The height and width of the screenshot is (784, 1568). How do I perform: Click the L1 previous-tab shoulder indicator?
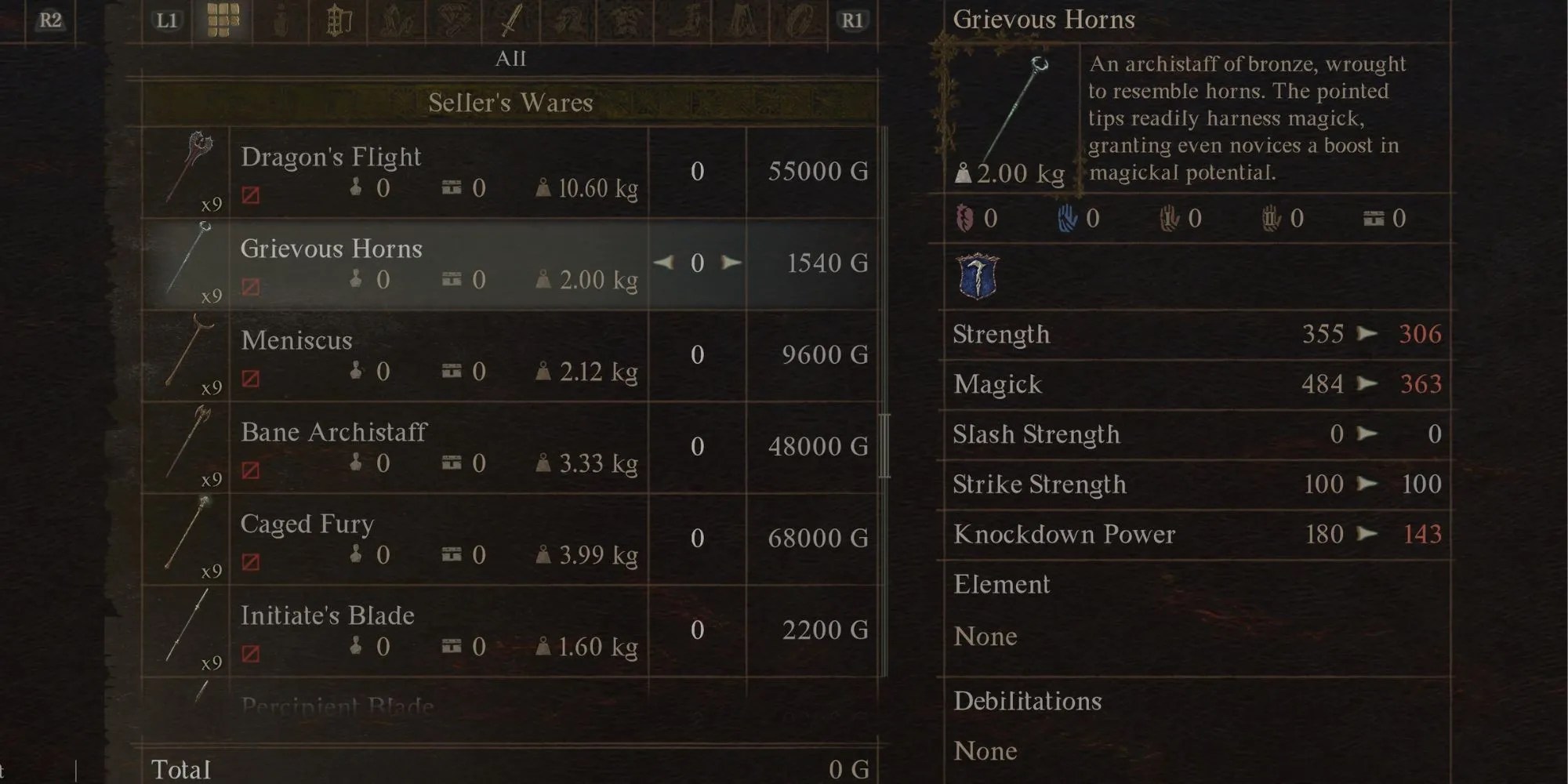point(167,21)
